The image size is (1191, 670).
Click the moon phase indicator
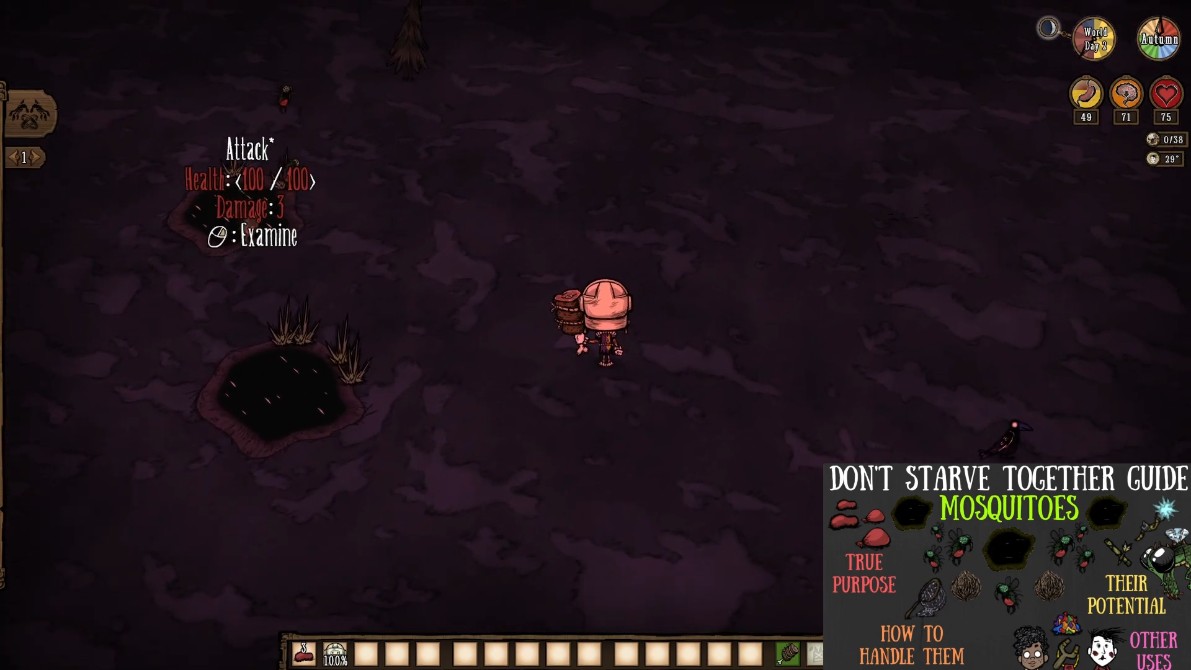pyautogui.click(x=1049, y=28)
